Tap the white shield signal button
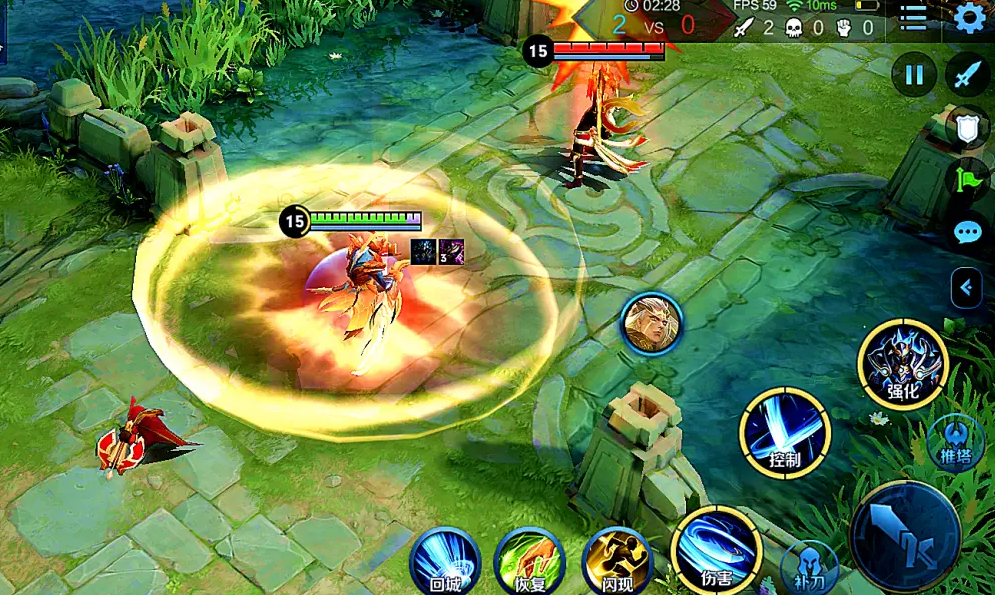Viewport: 995px width, 595px height. click(x=967, y=127)
